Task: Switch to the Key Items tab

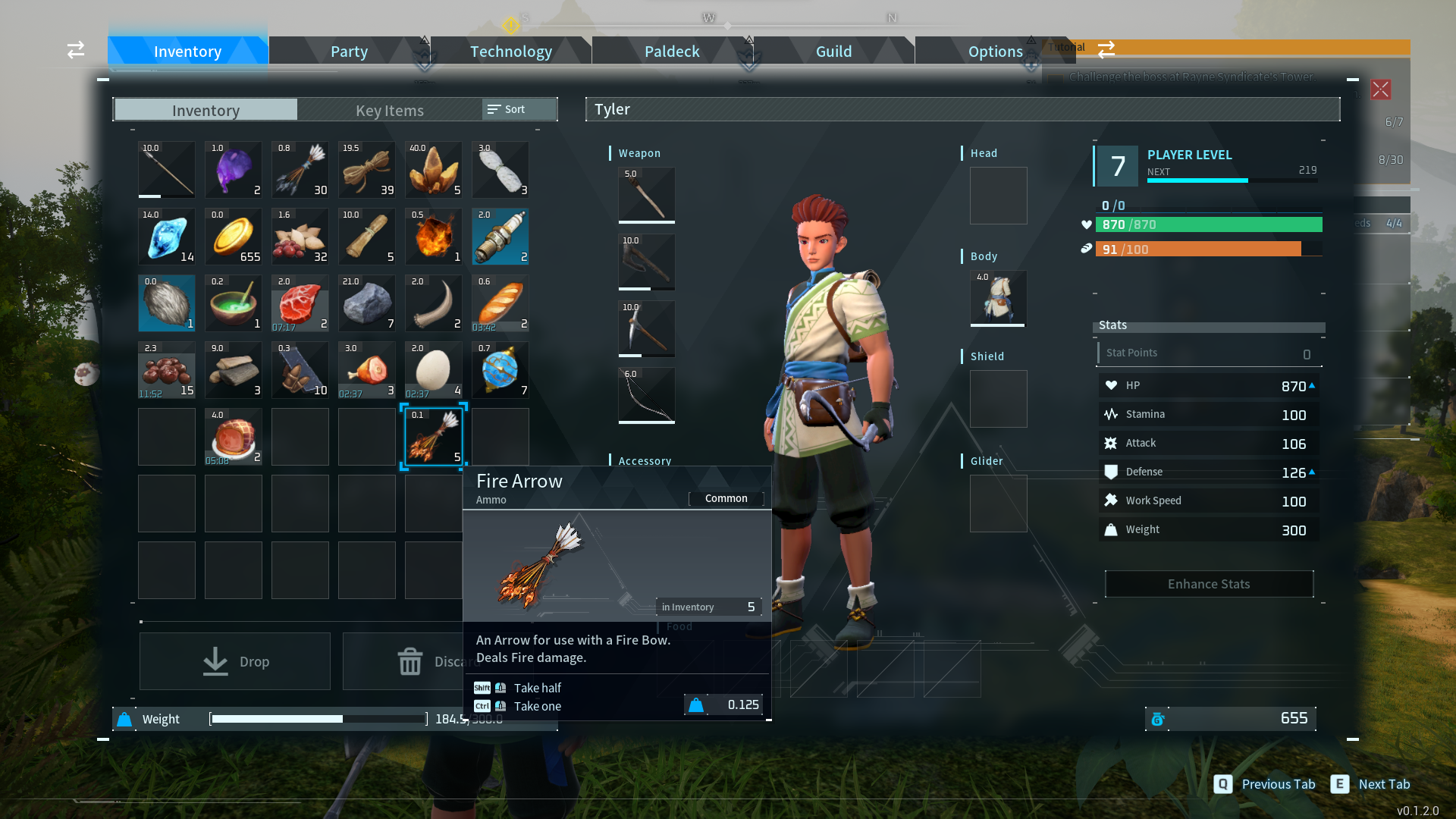Action: pos(389,110)
